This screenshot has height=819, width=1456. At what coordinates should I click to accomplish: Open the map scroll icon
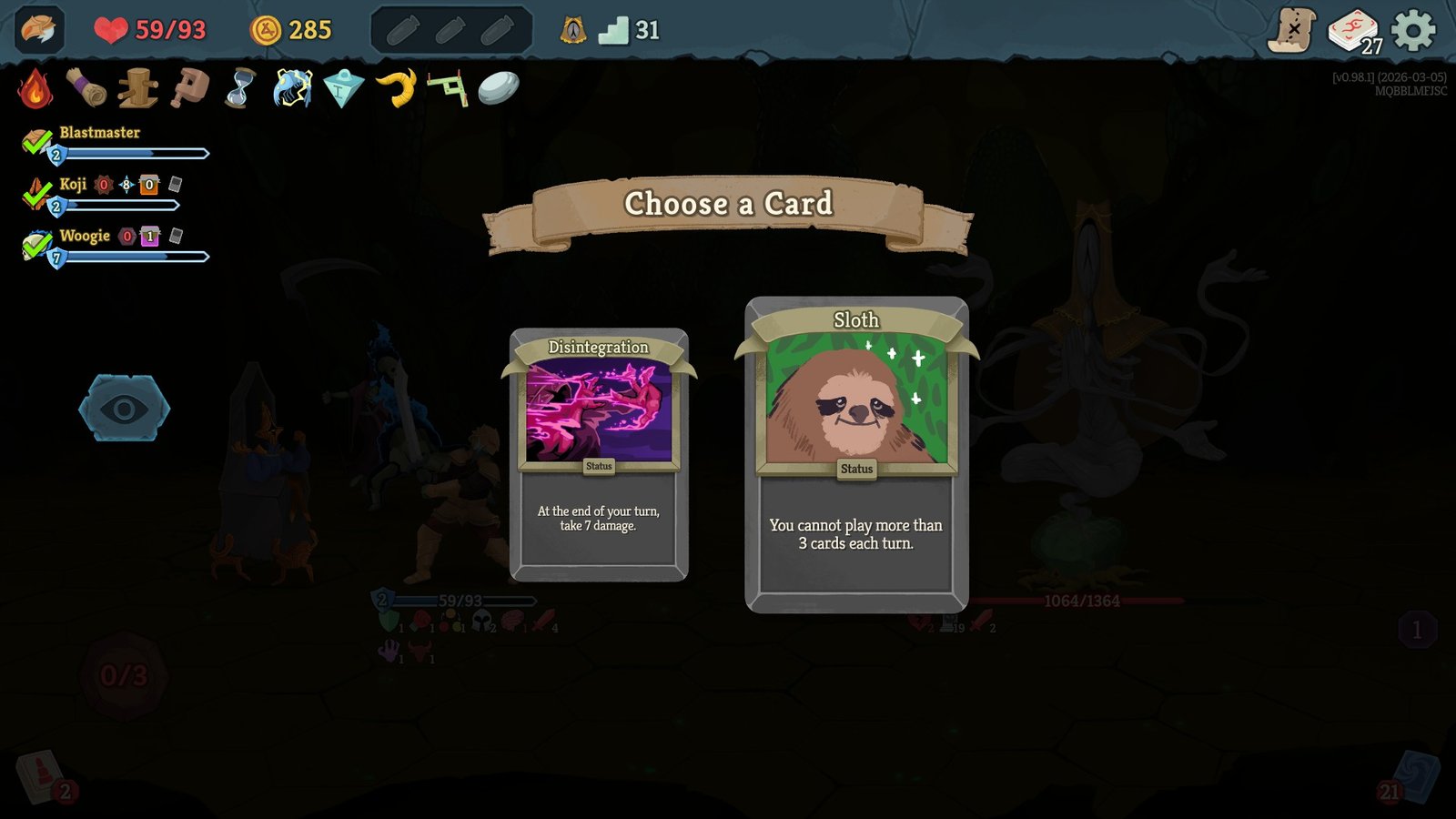click(1292, 31)
